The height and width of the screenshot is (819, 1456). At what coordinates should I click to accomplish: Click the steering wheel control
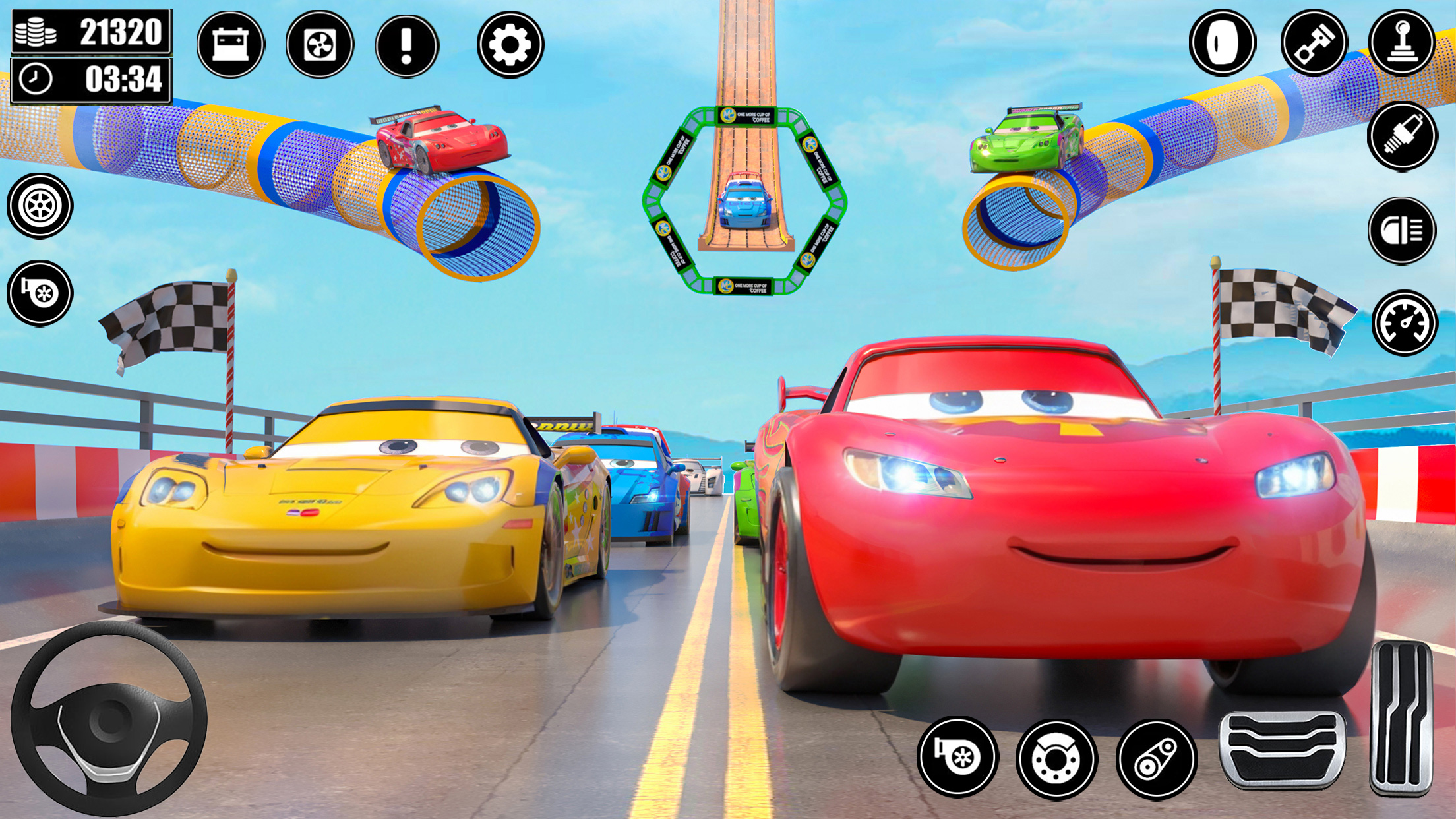(x=109, y=719)
